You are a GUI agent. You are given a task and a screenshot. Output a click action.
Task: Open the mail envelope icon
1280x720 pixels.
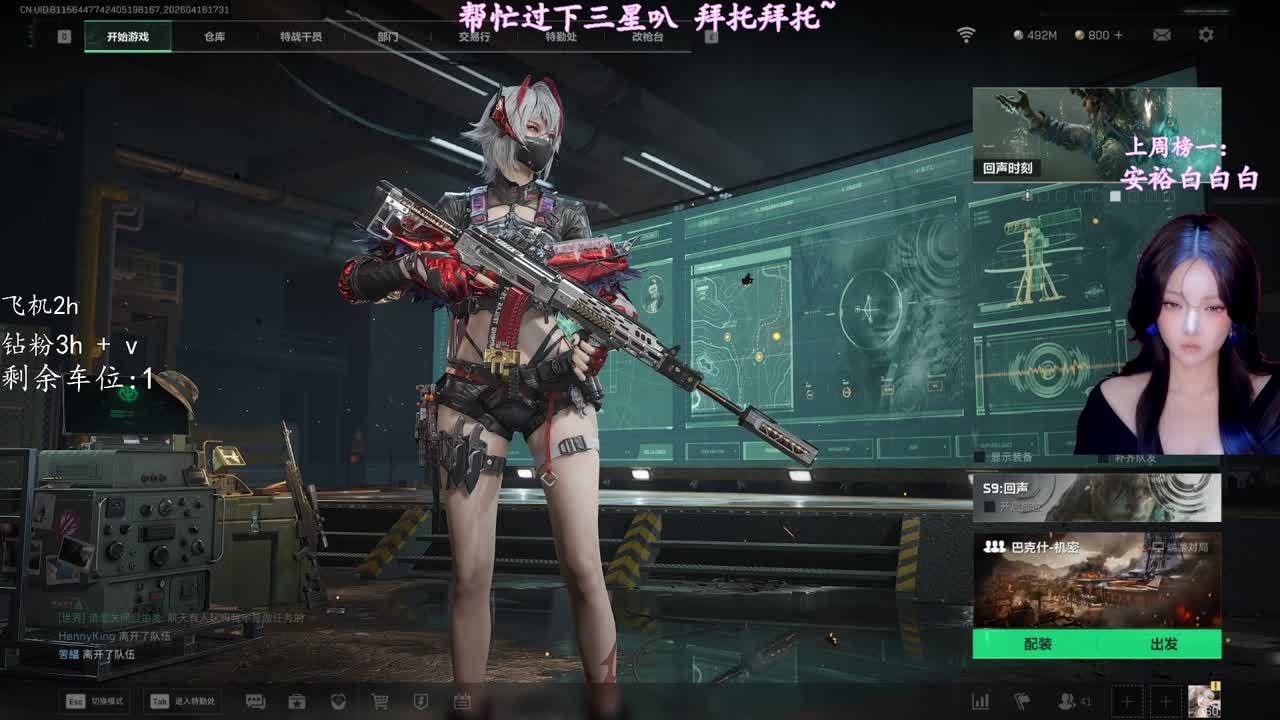pos(1162,35)
